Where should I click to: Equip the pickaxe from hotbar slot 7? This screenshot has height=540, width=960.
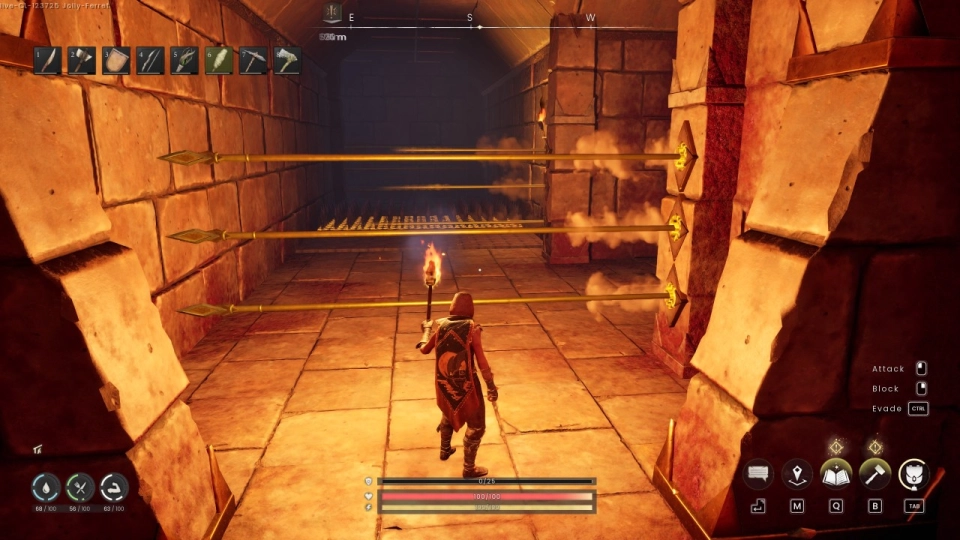pyautogui.click(x=253, y=60)
